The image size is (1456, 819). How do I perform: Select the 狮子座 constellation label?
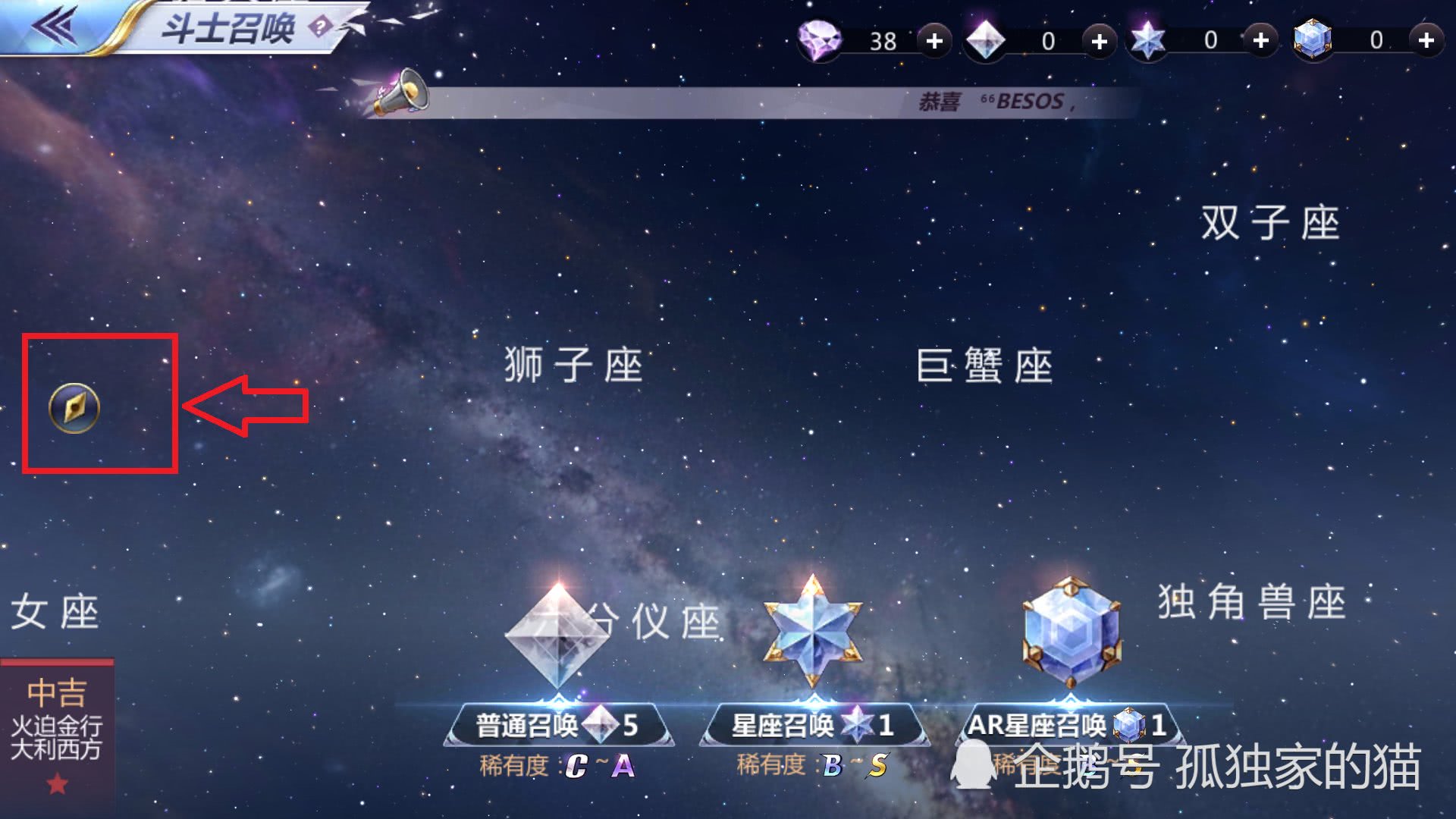574,364
